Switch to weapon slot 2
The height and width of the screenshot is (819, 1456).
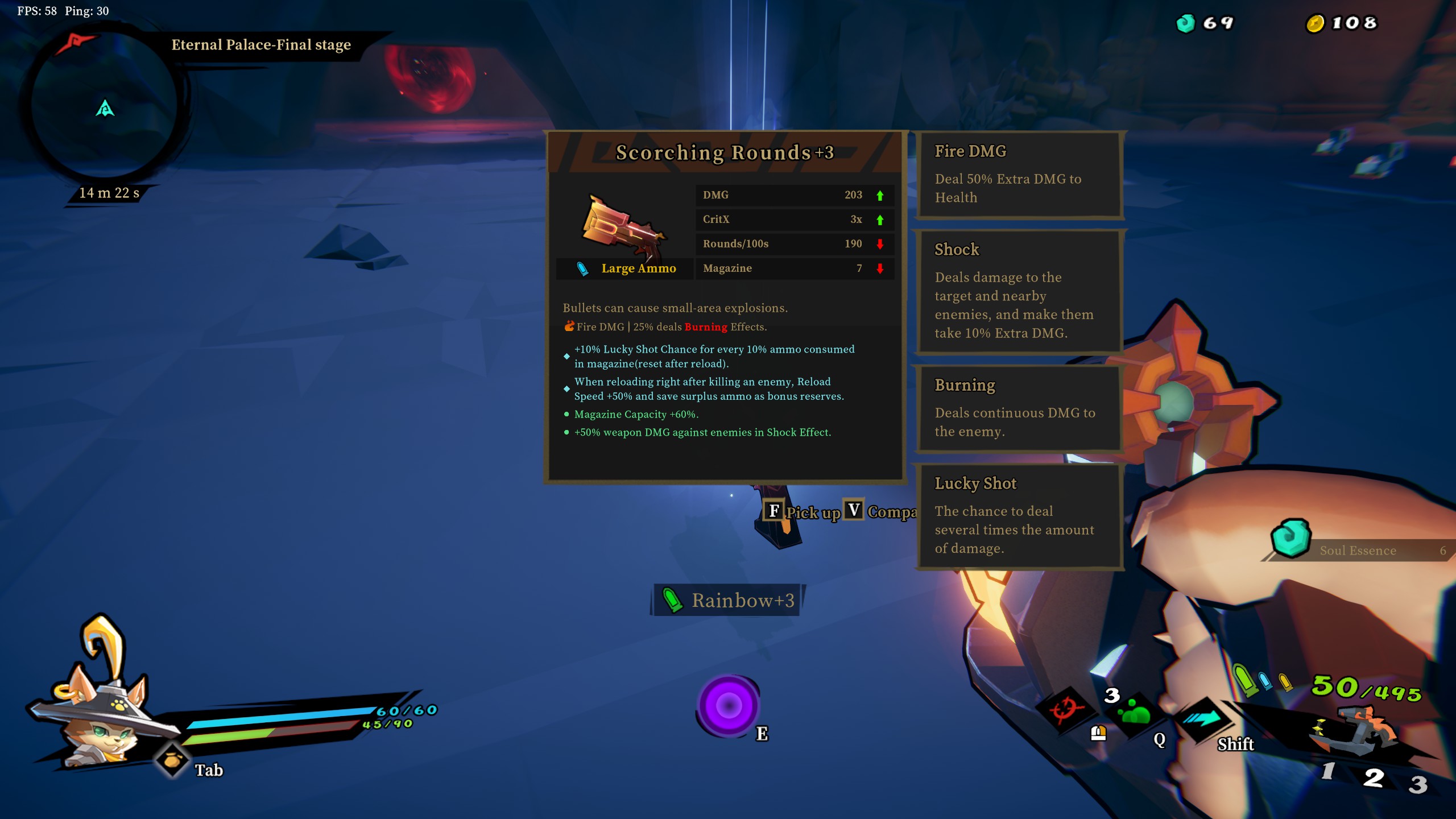point(1373,777)
